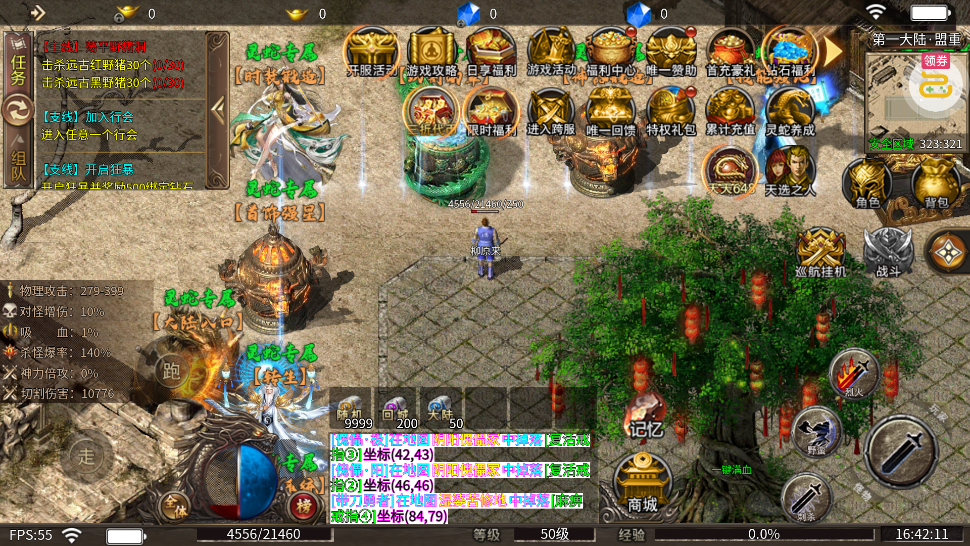
Task: Open the 福利中心 welfare center
Action: [612, 51]
